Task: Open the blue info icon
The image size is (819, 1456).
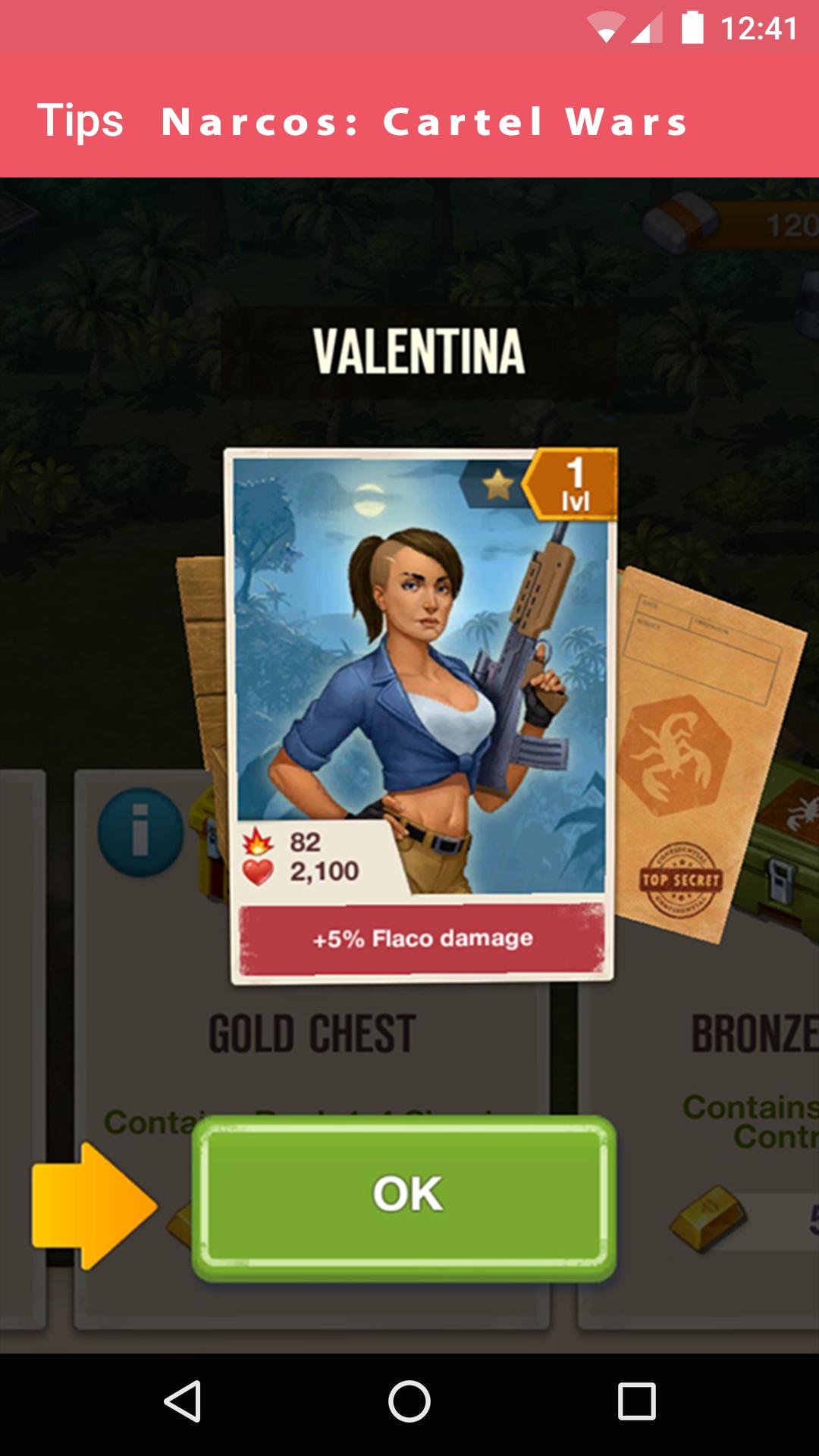Action: pyautogui.click(x=140, y=831)
